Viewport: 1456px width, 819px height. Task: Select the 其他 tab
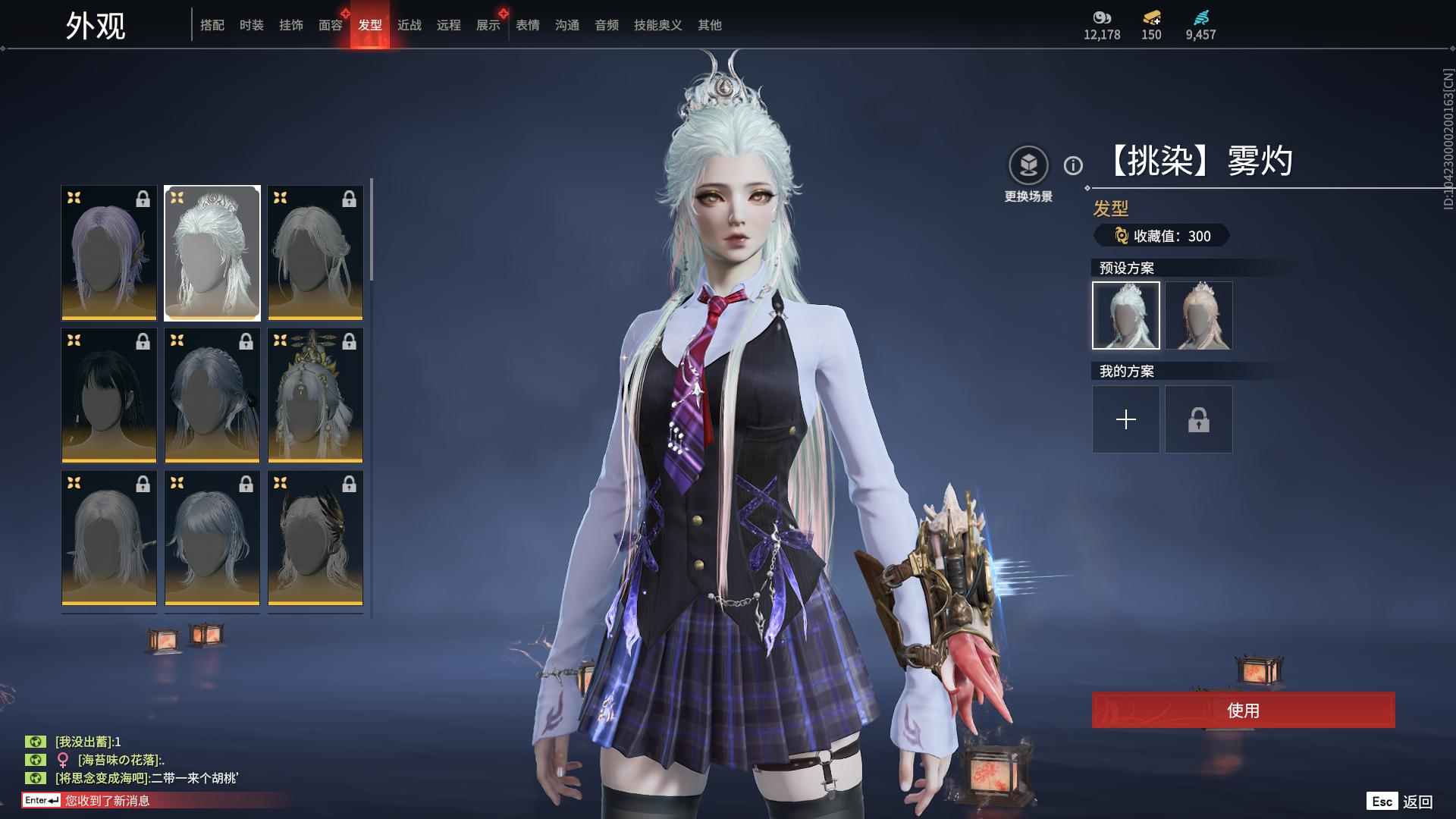(710, 25)
